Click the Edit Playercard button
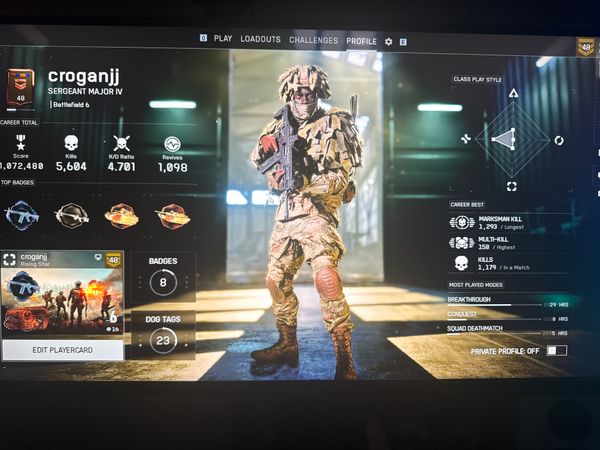 point(63,347)
